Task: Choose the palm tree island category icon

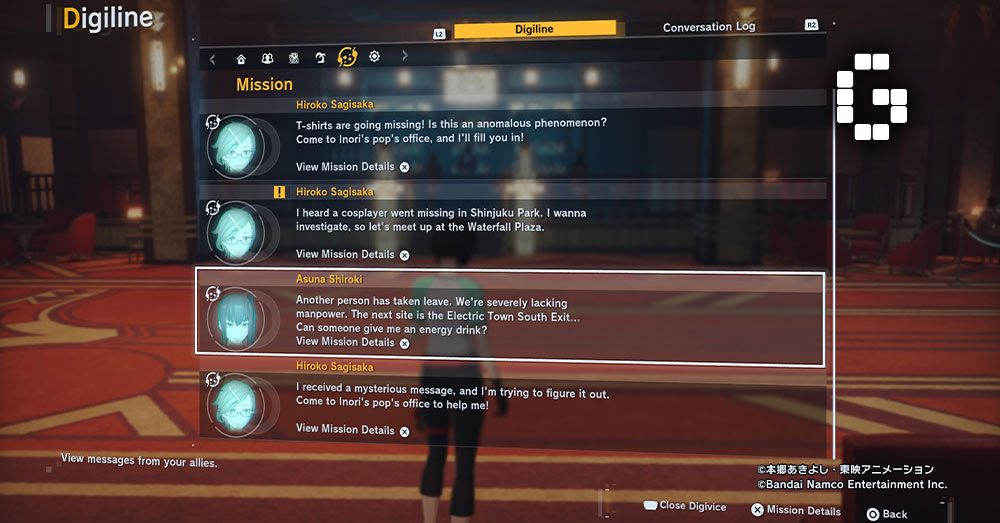Action: pyautogui.click(x=320, y=58)
